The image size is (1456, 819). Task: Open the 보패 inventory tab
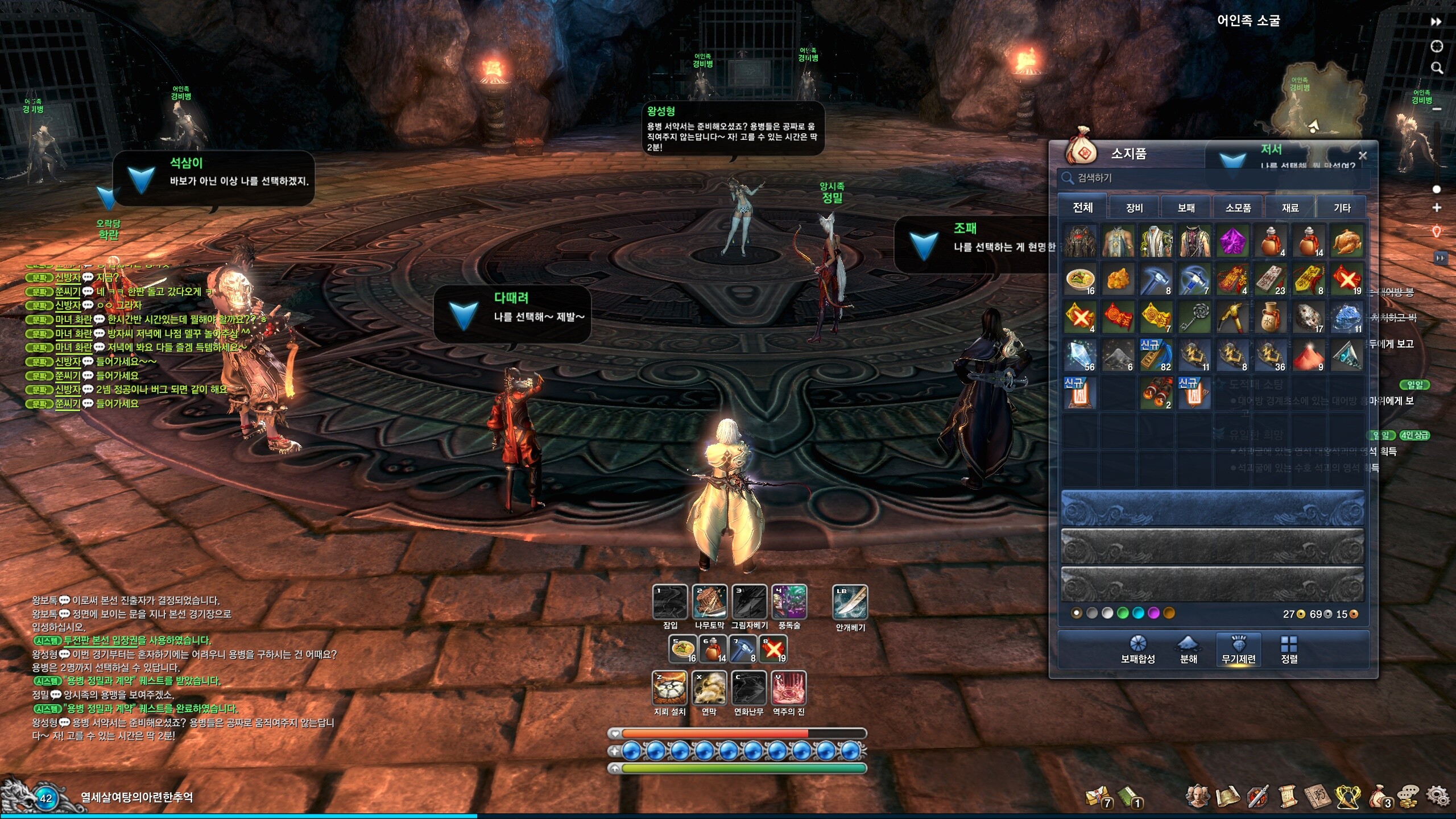click(1186, 208)
